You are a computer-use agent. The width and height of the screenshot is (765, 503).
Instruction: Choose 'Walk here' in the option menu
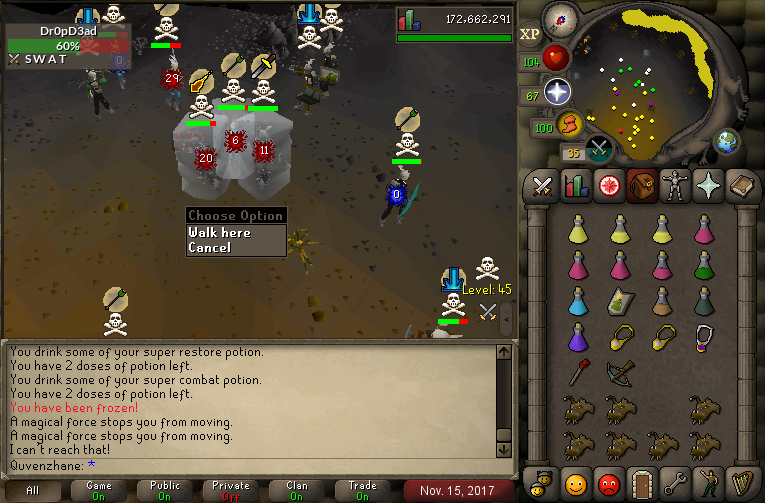220,232
